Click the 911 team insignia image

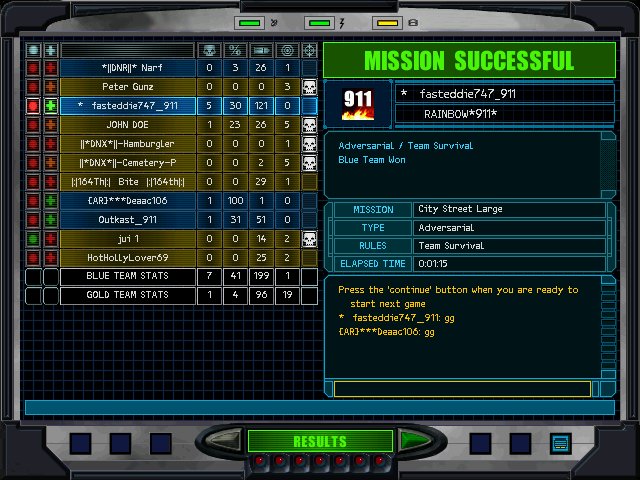click(x=358, y=104)
